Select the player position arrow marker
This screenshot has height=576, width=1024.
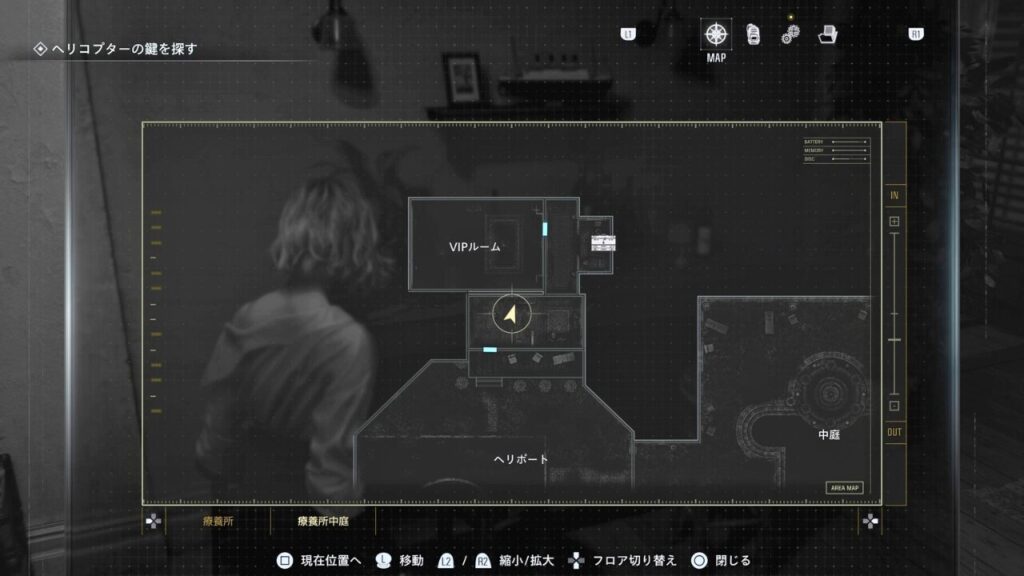click(x=511, y=317)
